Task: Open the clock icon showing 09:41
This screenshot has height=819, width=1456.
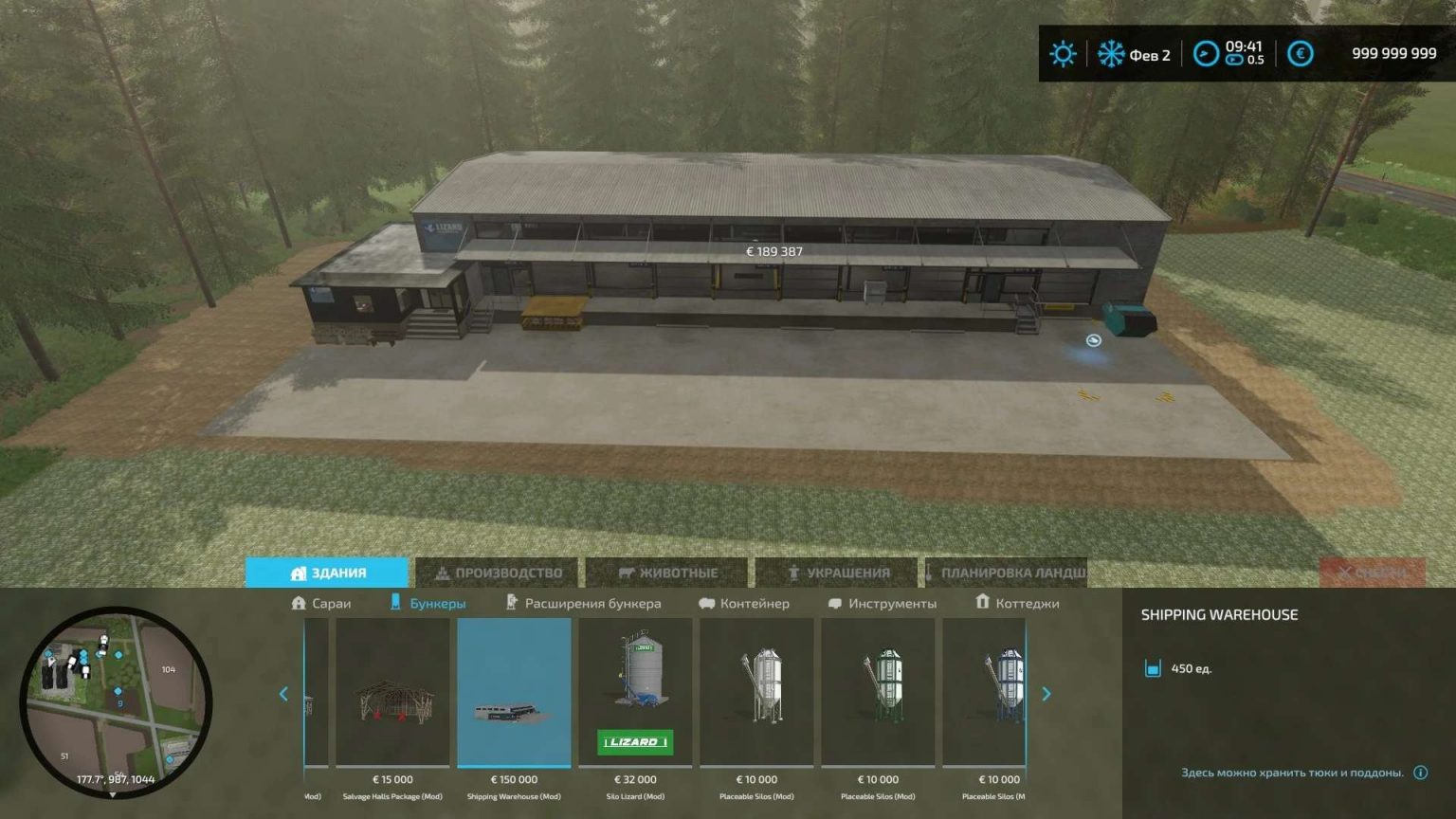Action: 1204,53
